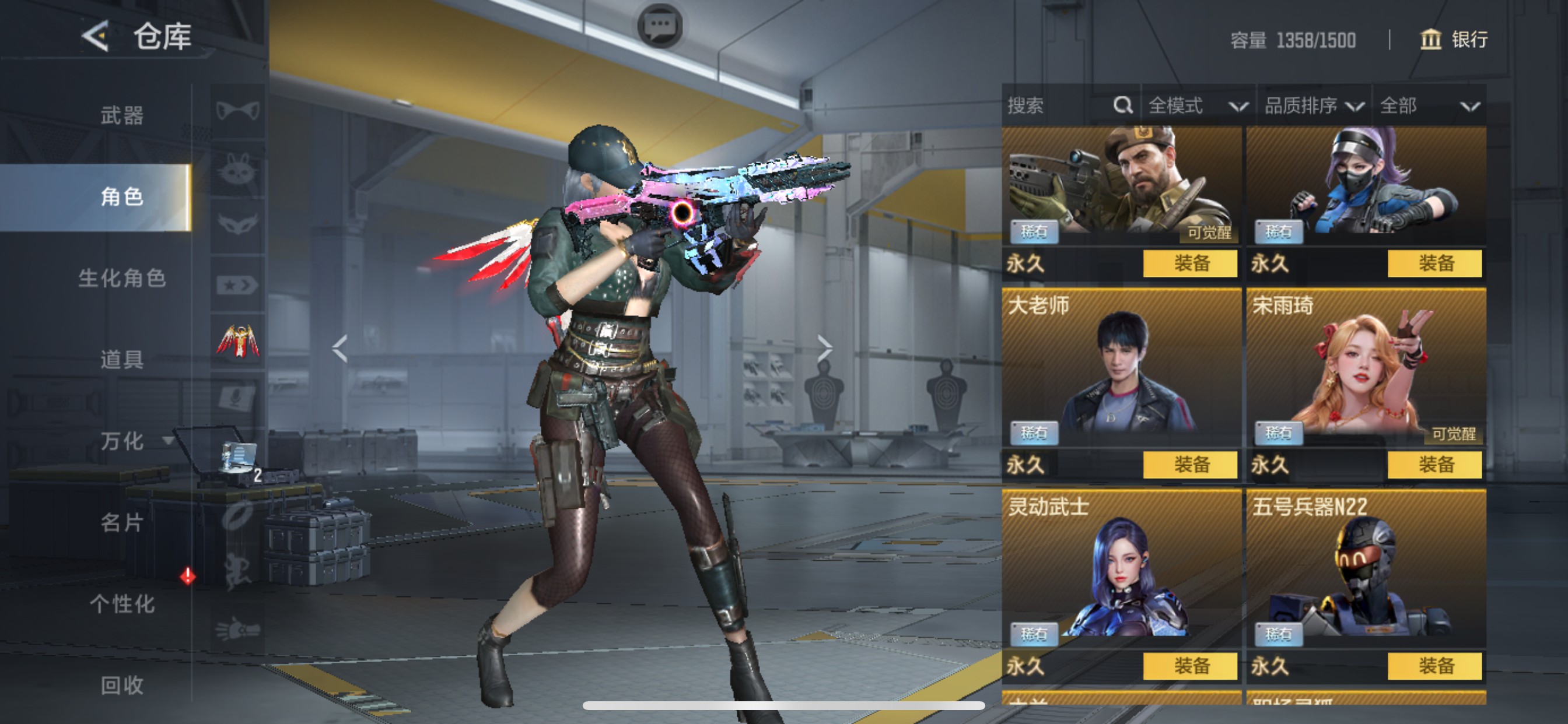Open the 全部 filter dropdown
The image size is (1568, 724).
pos(1429,106)
